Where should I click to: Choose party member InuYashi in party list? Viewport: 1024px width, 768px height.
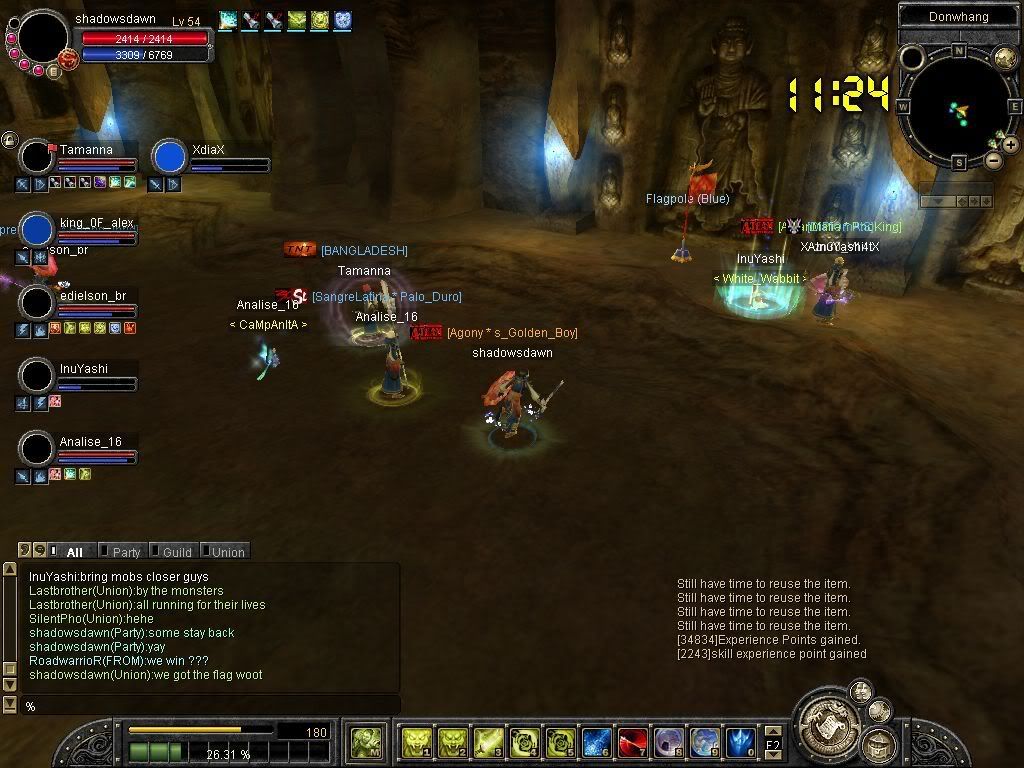click(38, 376)
